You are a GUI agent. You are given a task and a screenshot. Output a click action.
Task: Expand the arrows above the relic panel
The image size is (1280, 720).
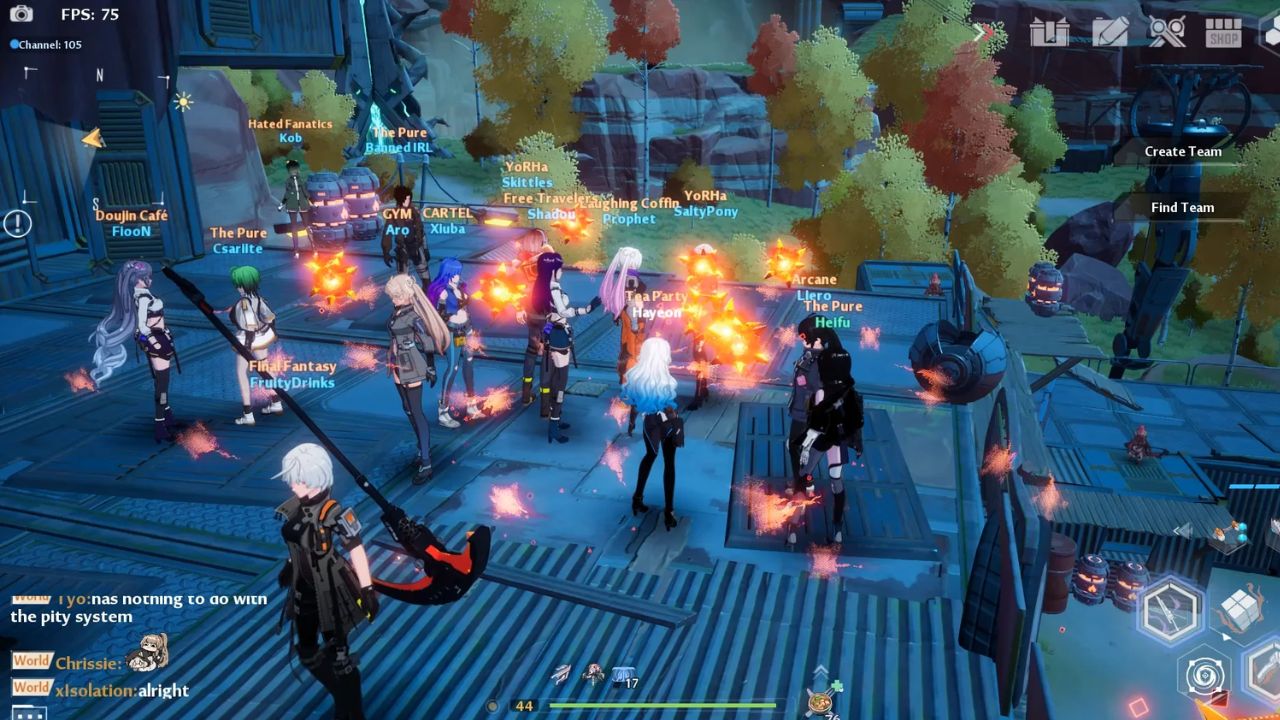[1183, 531]
